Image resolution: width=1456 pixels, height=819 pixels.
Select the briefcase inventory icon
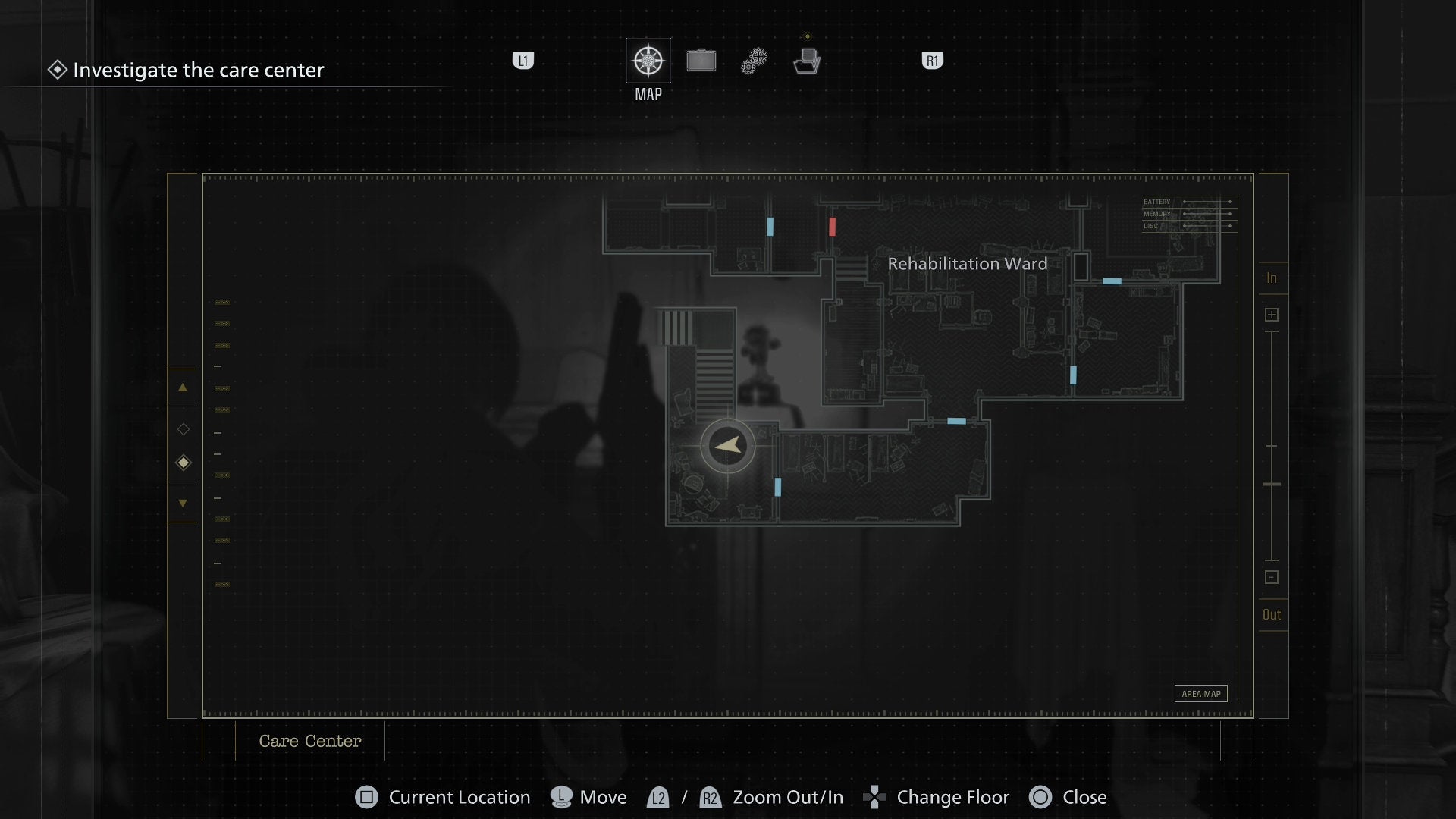[701, 60]
